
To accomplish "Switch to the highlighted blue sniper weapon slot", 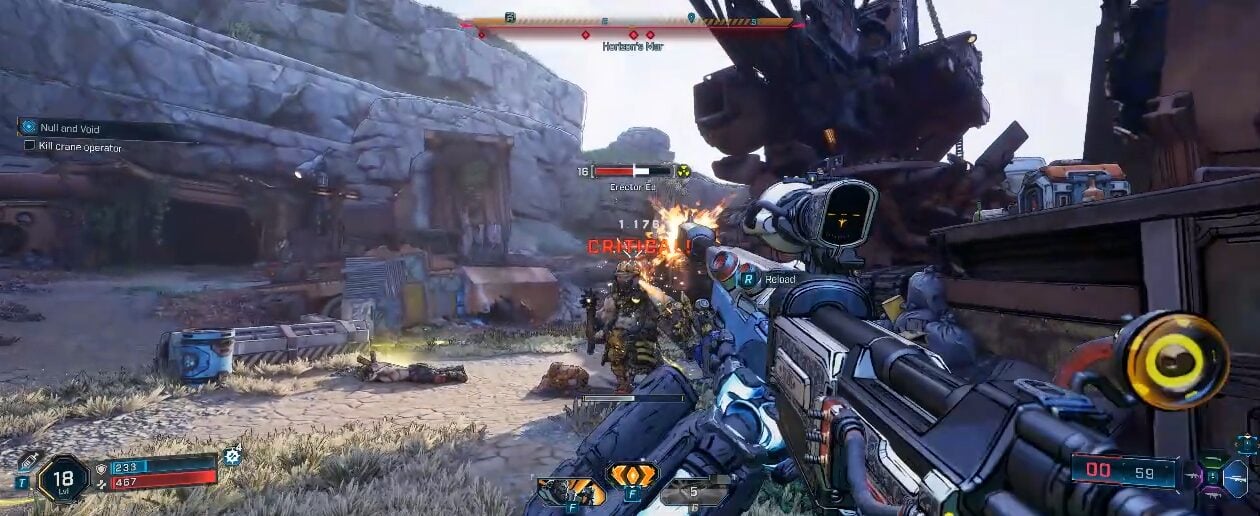I will tap(1234, 478).
